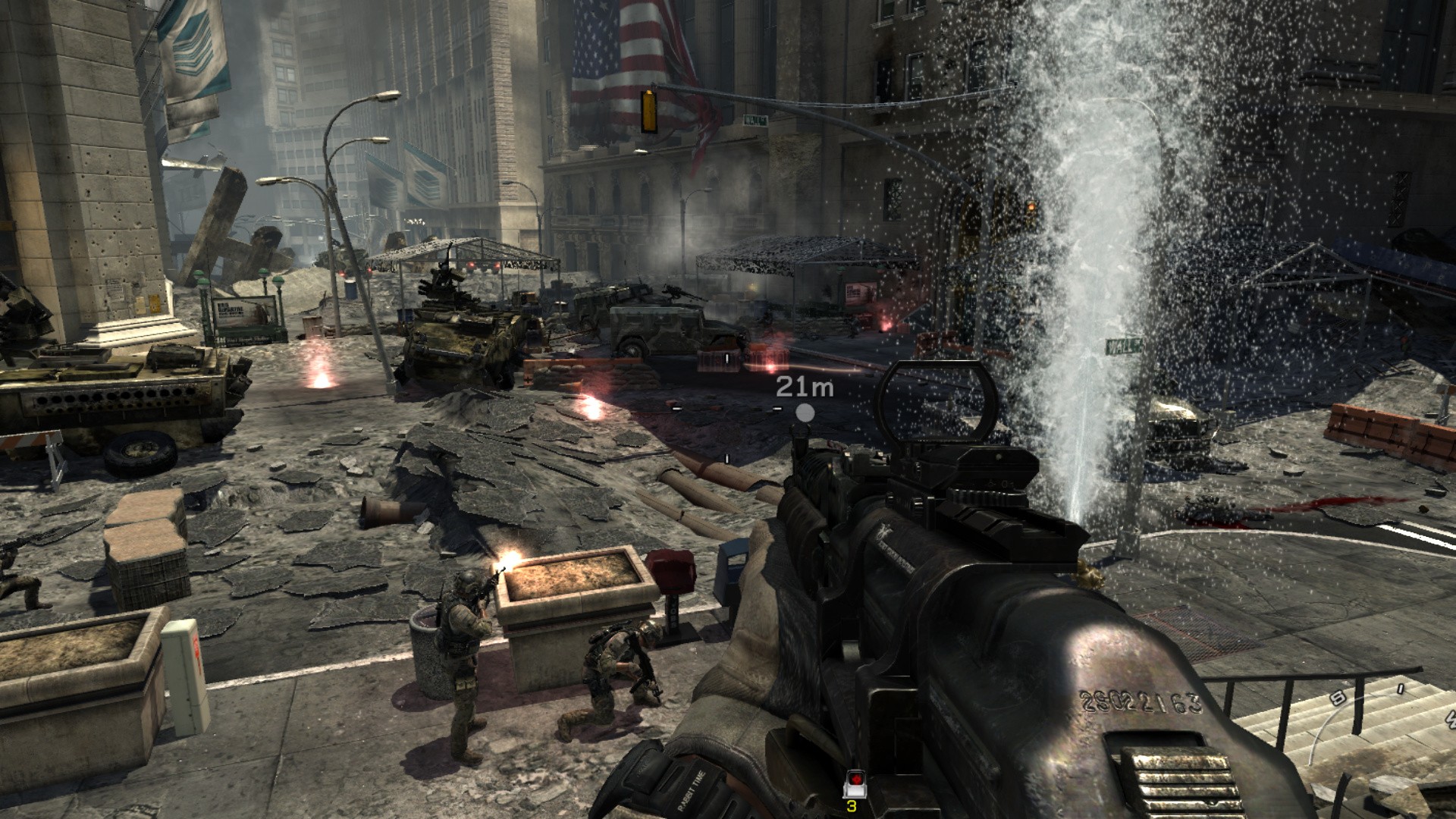The height and width of the screenshot is (819, 1456).
Task: Select the red-dot sight equipment icon
Action: [853, 780]
